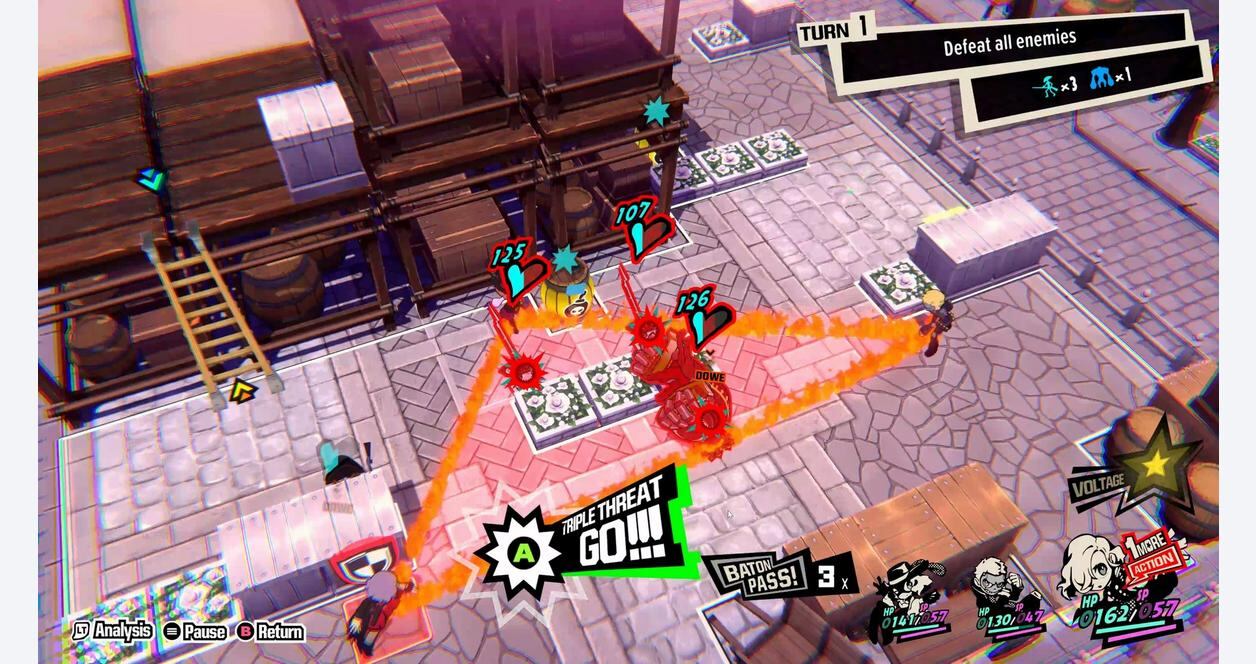
Task: Choose the Return option
Action: (x=271, y=632)
